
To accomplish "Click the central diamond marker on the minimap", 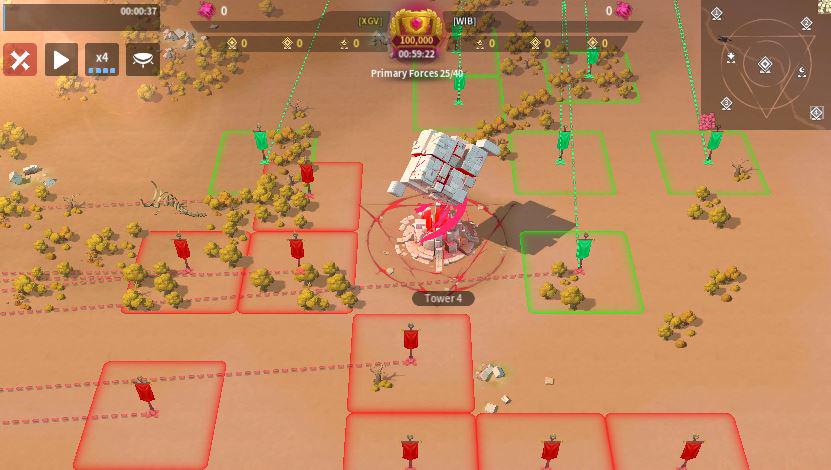I will click(765, 65).
